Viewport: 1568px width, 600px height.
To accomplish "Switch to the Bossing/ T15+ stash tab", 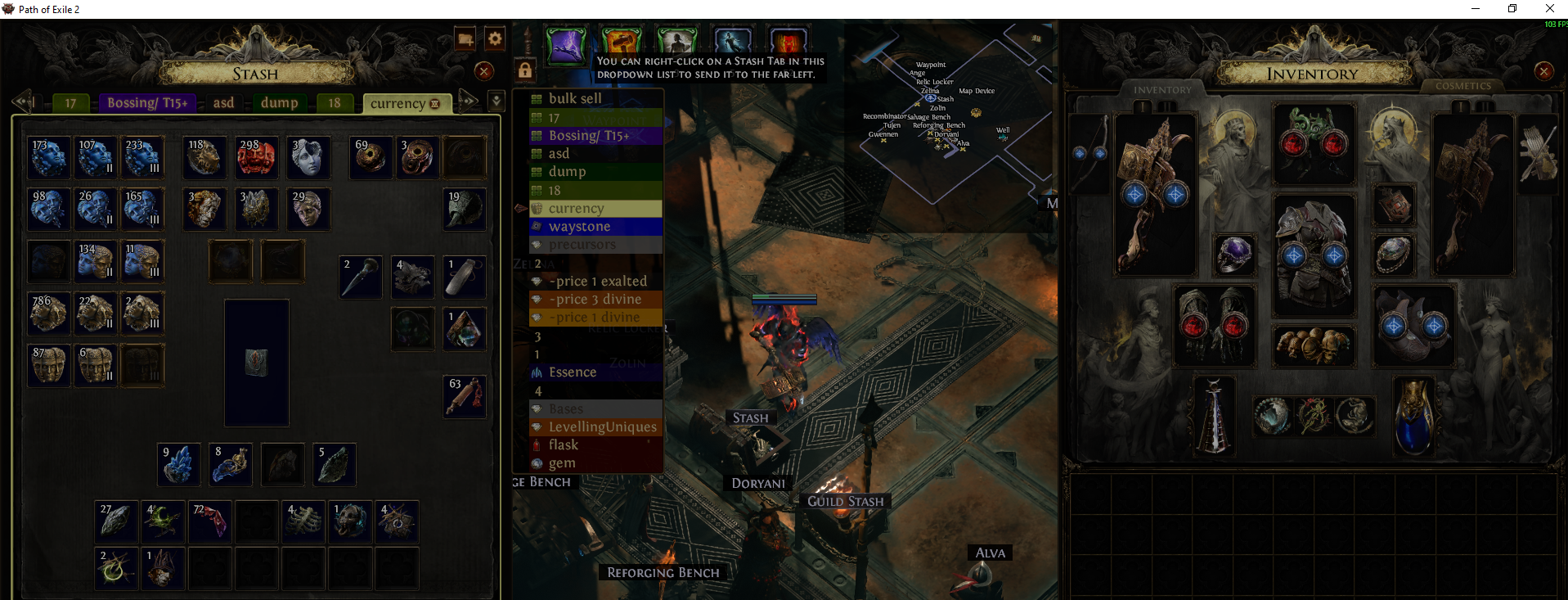I will [147, 103].
